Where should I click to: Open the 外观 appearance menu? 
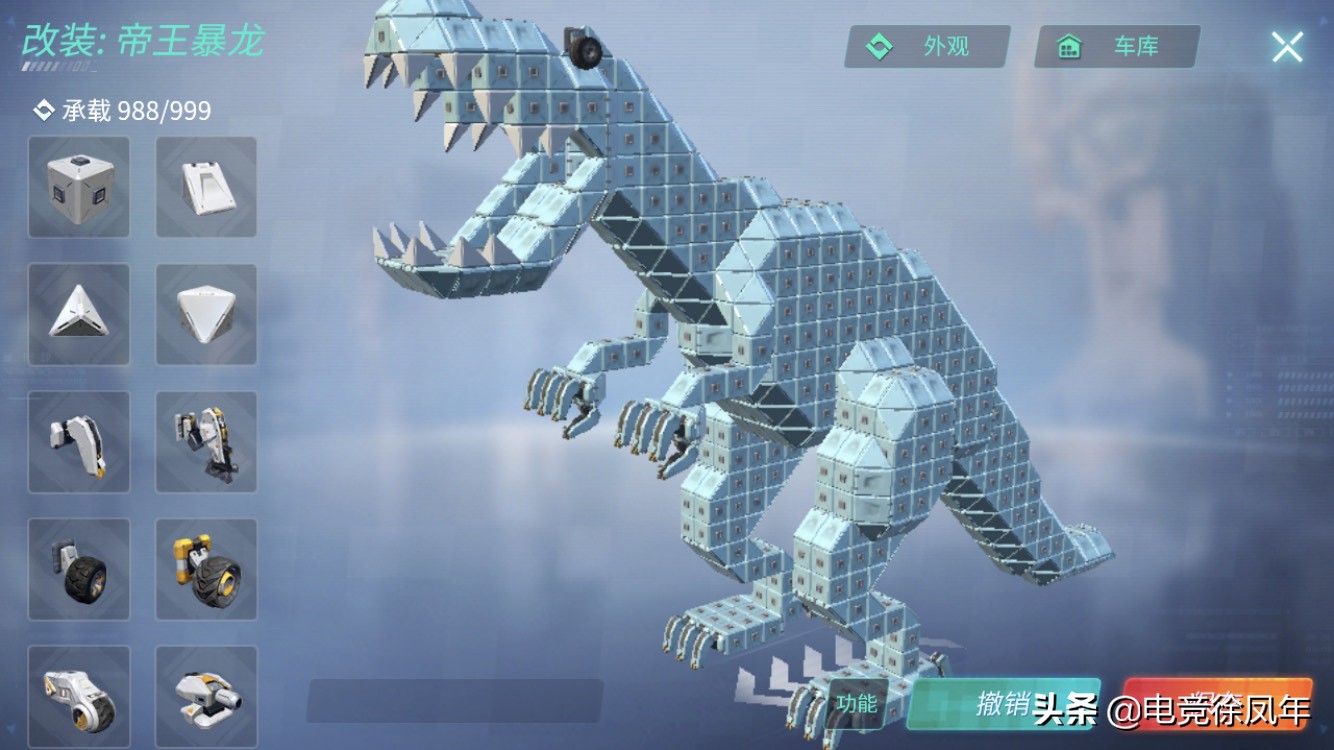tap(927, 47)
